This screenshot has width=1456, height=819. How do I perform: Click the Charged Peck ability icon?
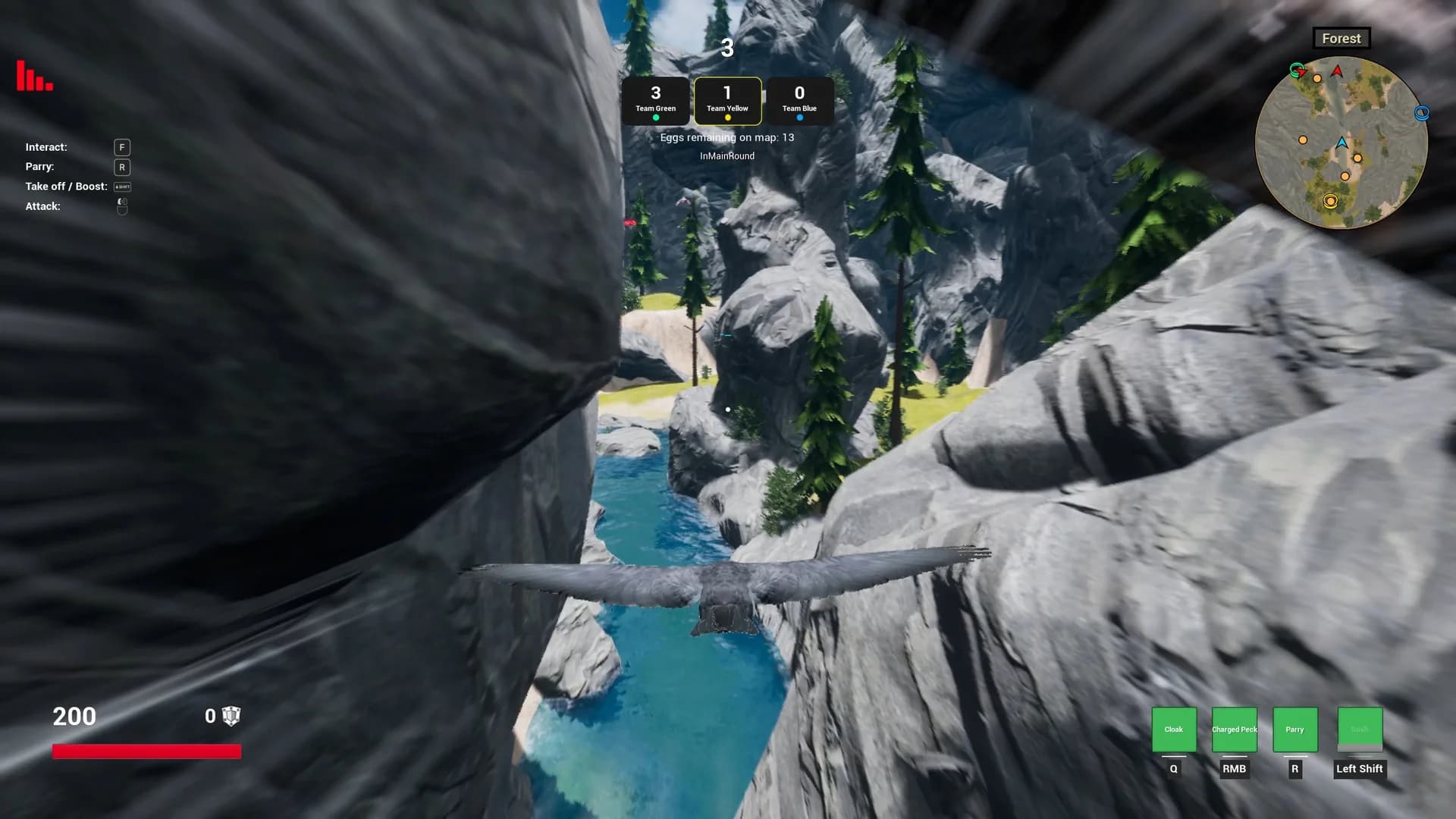coord(1234,729)
